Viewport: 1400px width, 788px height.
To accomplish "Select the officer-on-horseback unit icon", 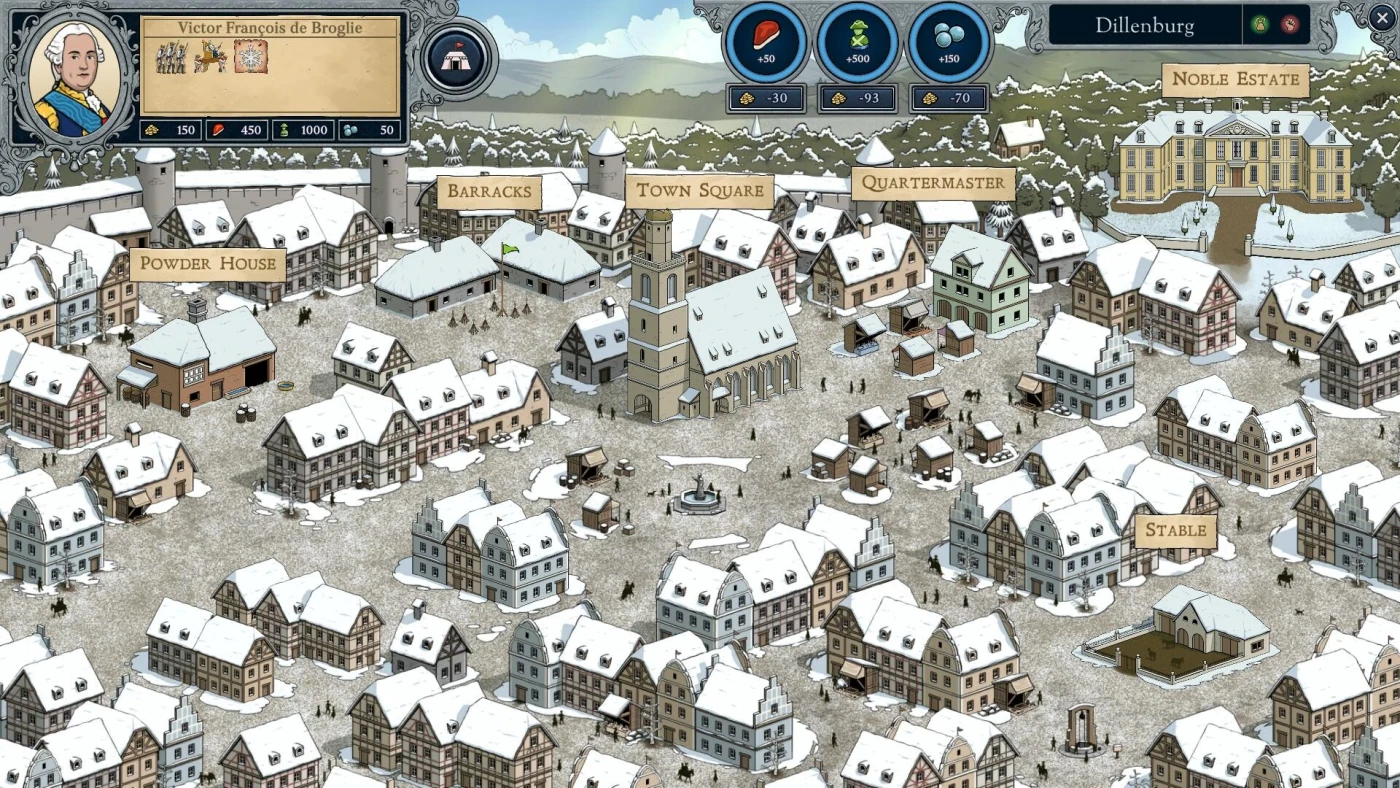I will point(211,57).
